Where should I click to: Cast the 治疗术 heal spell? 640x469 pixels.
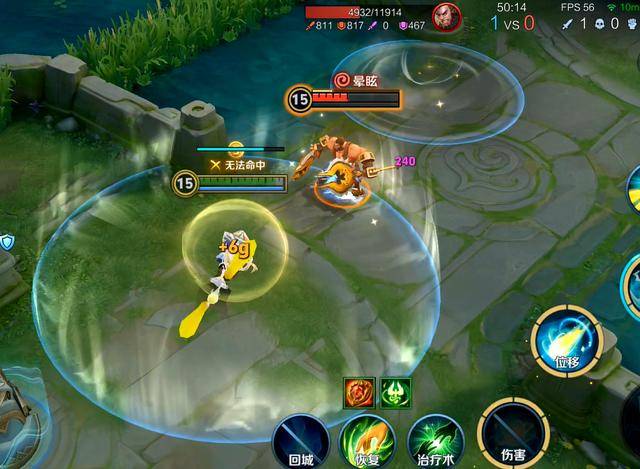click(435, 439)
